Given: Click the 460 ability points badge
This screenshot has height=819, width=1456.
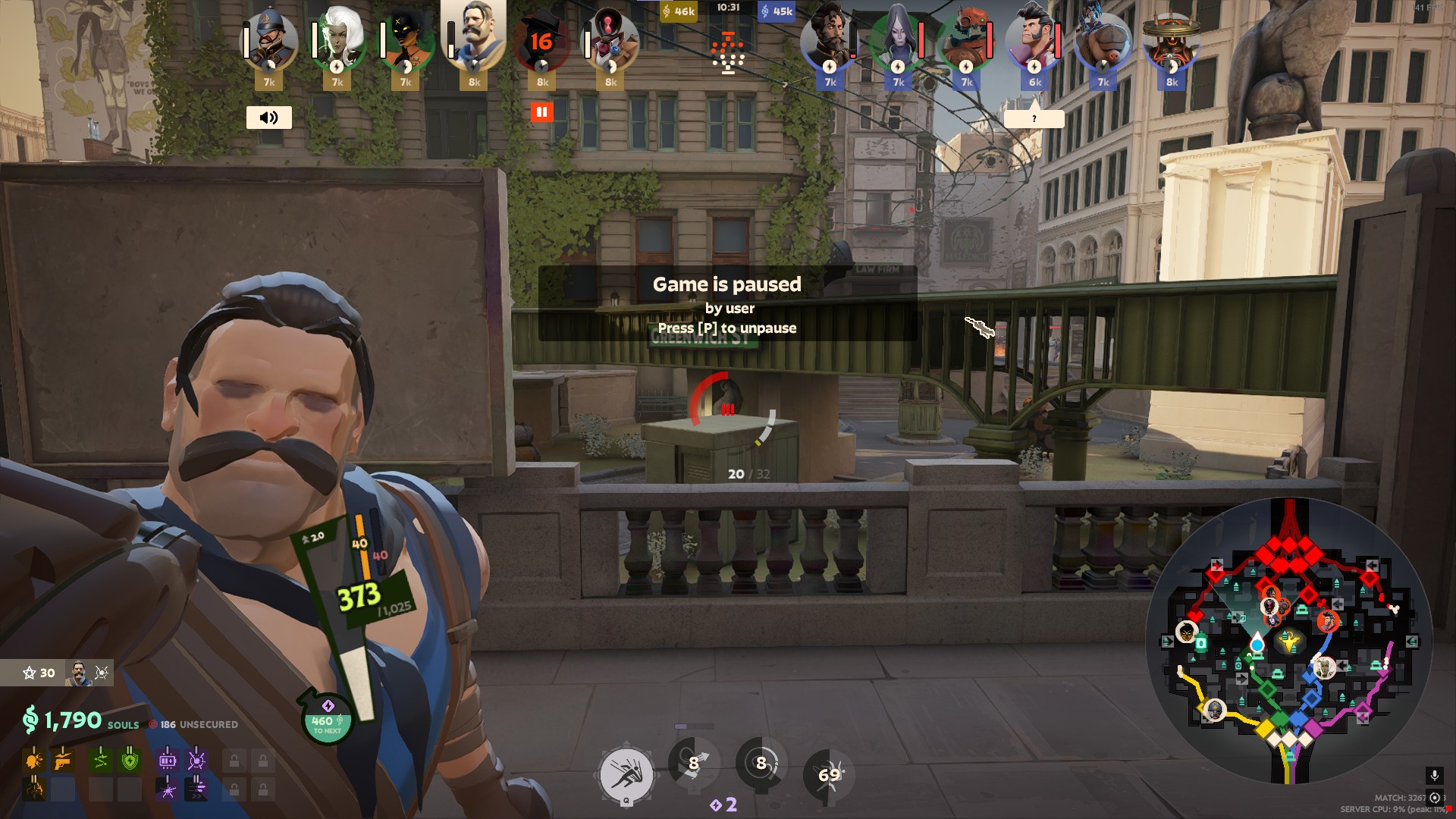Looking at the screenshot, I should [x=327, y=720].
